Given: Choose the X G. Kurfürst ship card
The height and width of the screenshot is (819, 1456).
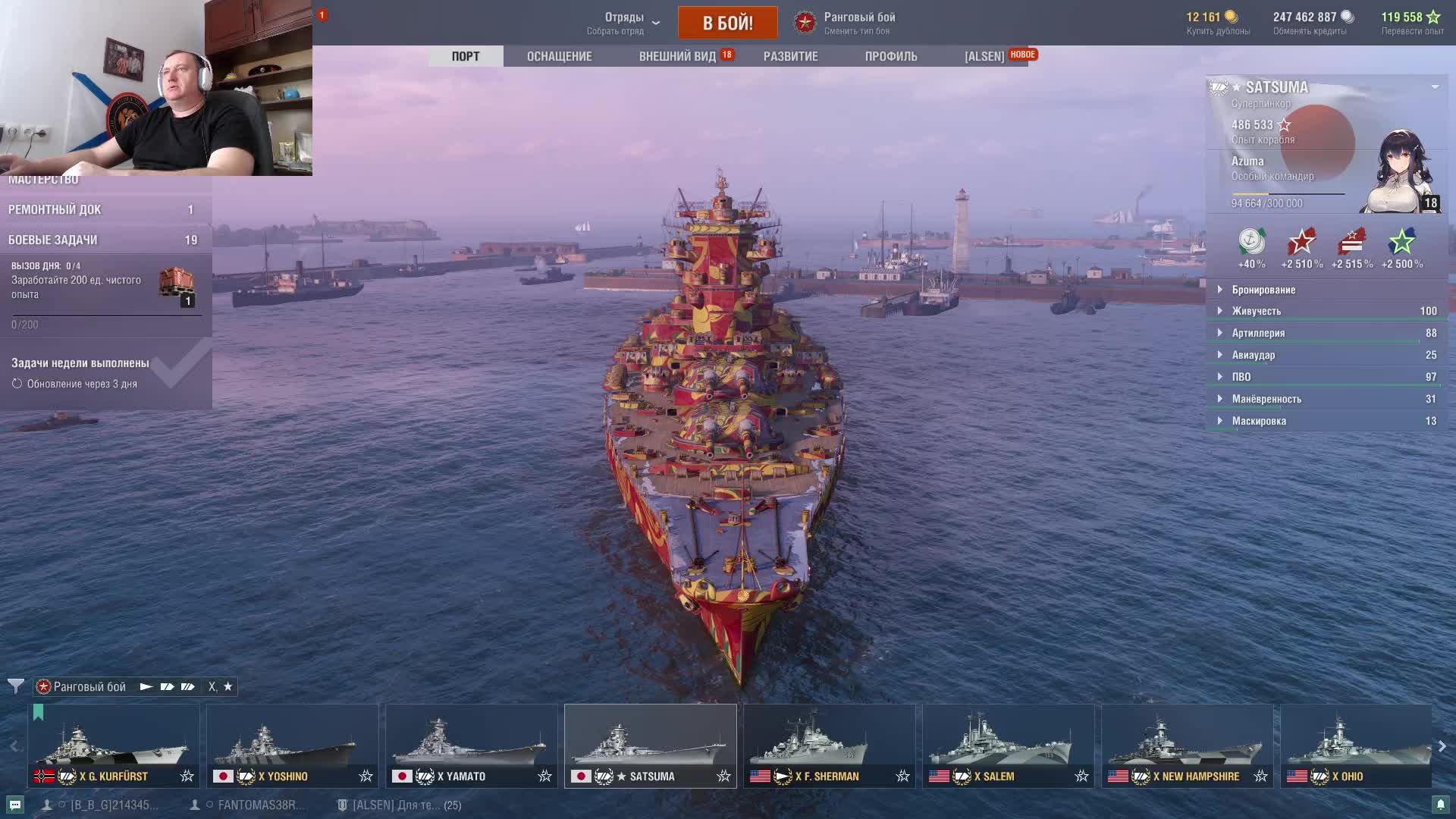Looking at the screenshot, I should 114,745.
